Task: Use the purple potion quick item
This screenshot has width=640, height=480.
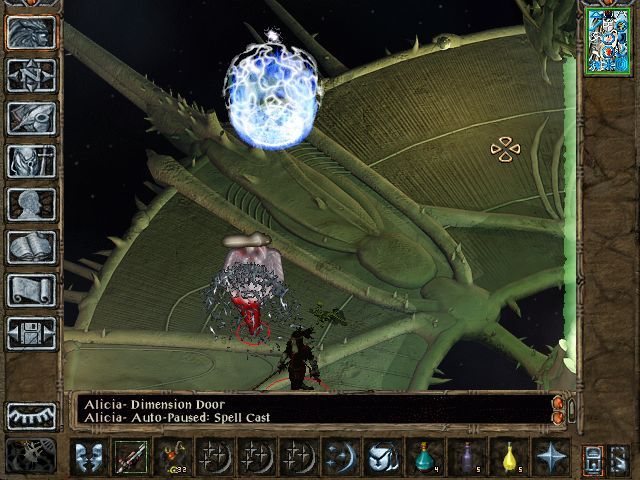Action: tap(466, 458)
